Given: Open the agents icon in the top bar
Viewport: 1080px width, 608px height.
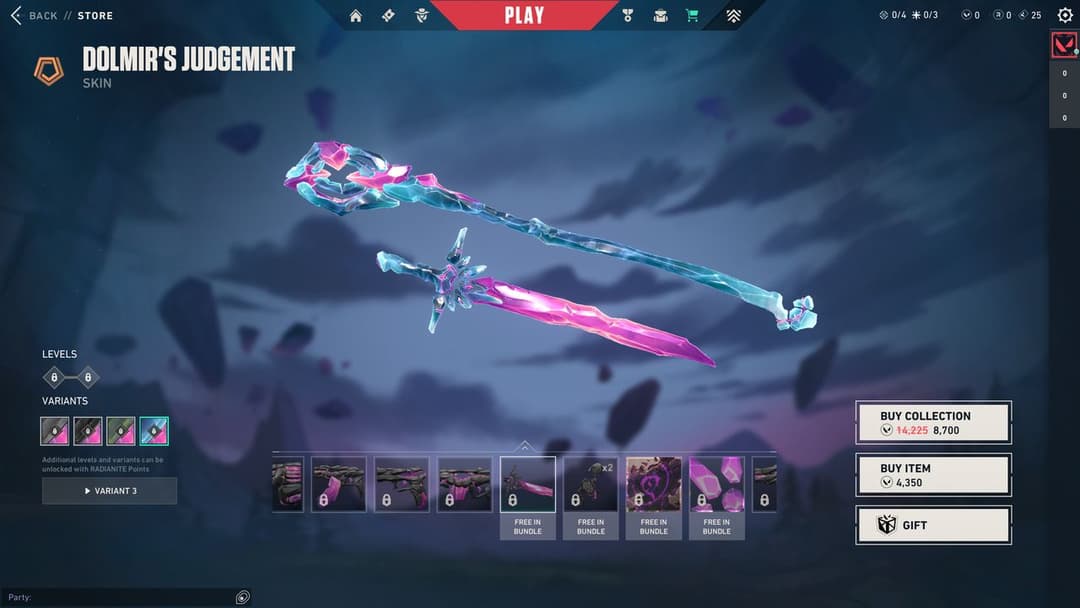Looking at the screenshot, I should 421,15.
